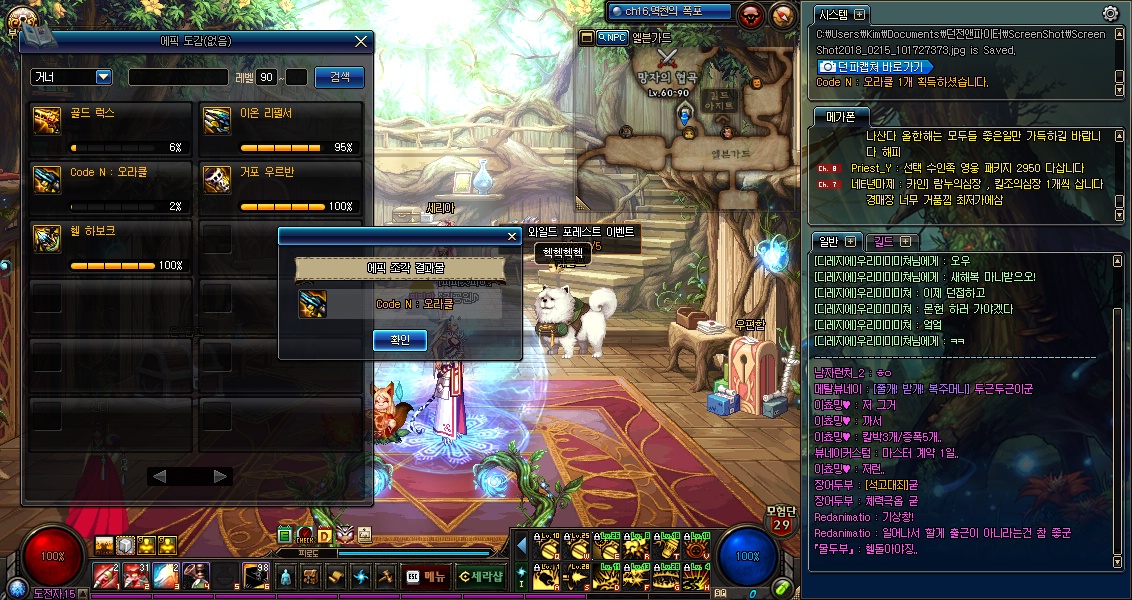Switch to the 길드 chat tab
Viewport: 1132px width, 600px height.
pos(888,241)
